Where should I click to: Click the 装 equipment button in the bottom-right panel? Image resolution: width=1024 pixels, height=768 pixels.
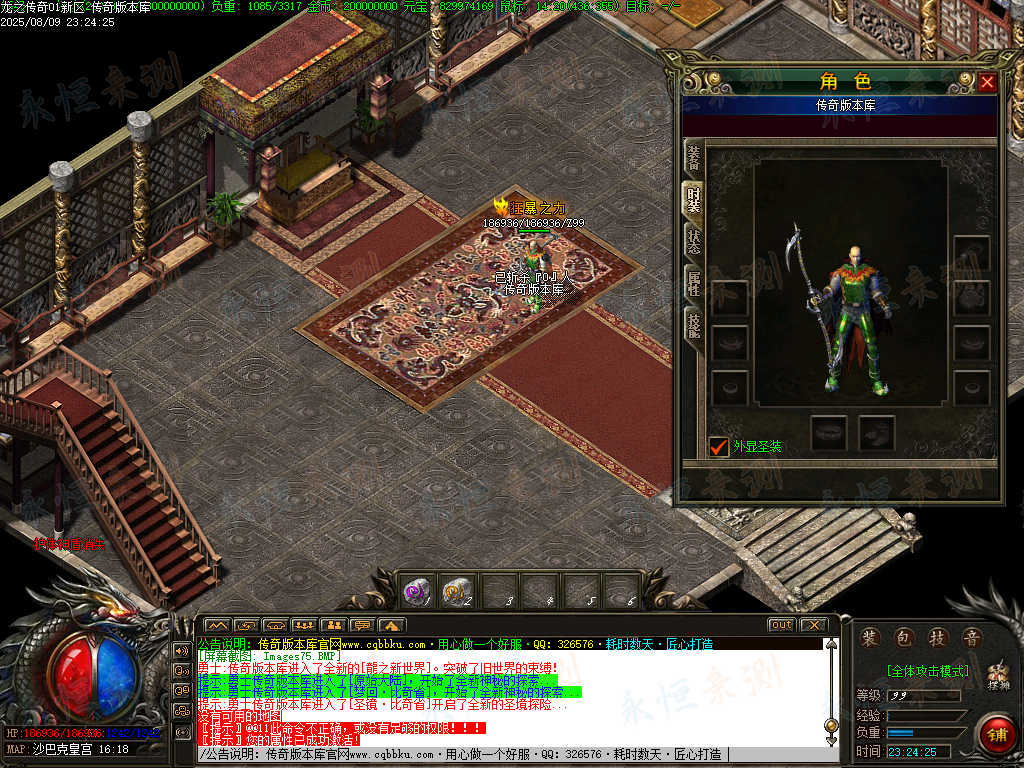(871, 638)
